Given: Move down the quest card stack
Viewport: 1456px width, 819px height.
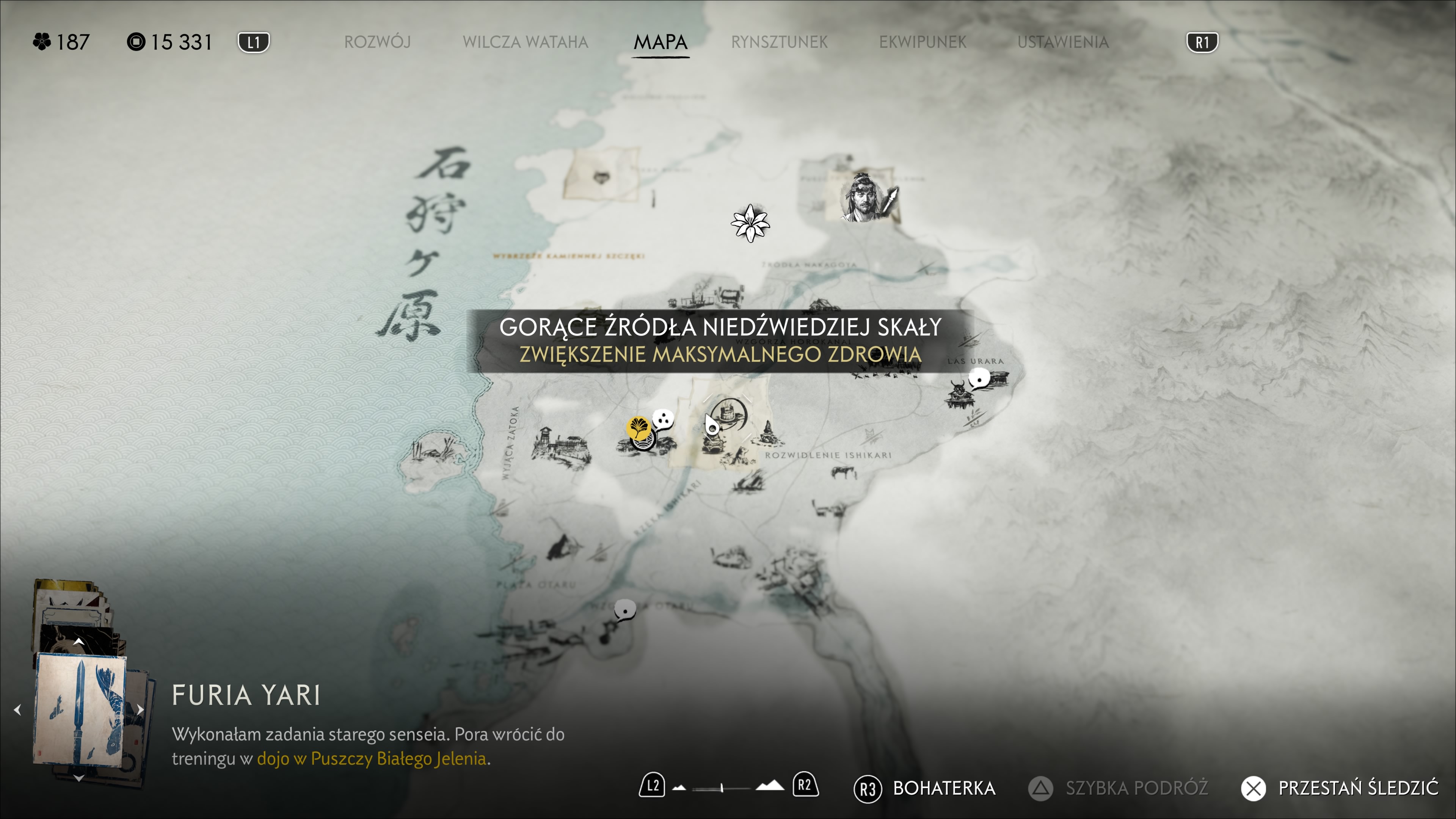Looking at the screenshot, I should click(x=78, y=778).
